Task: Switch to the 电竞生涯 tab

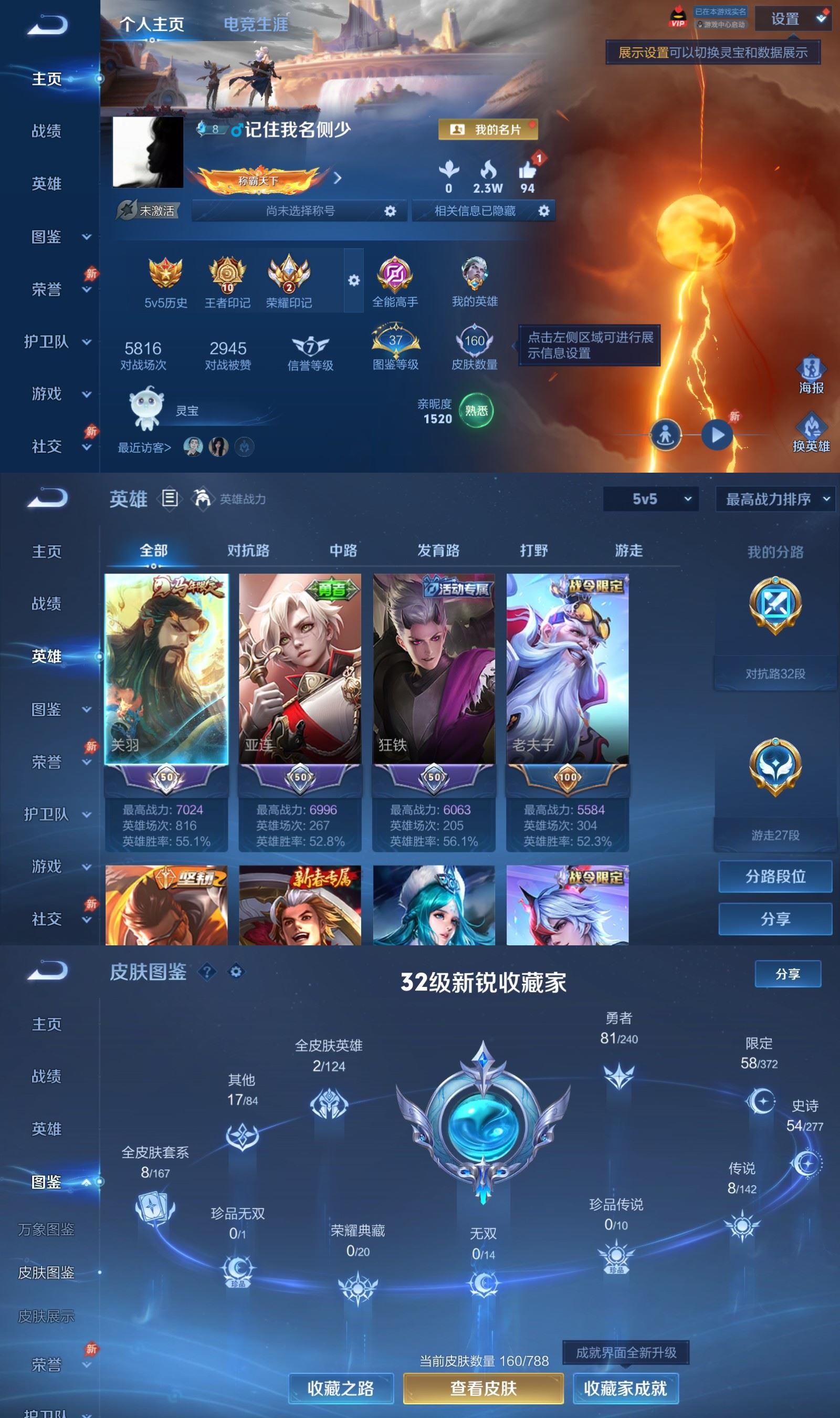Action: [x=256, y=24]
